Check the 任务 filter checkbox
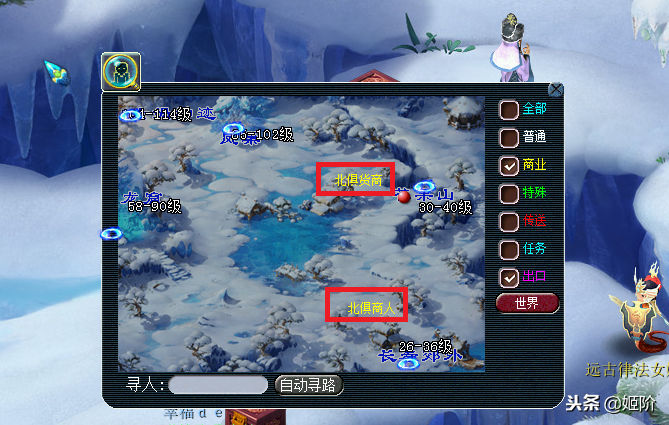Viewport: 669px width, 425px height. coord(509,249)
